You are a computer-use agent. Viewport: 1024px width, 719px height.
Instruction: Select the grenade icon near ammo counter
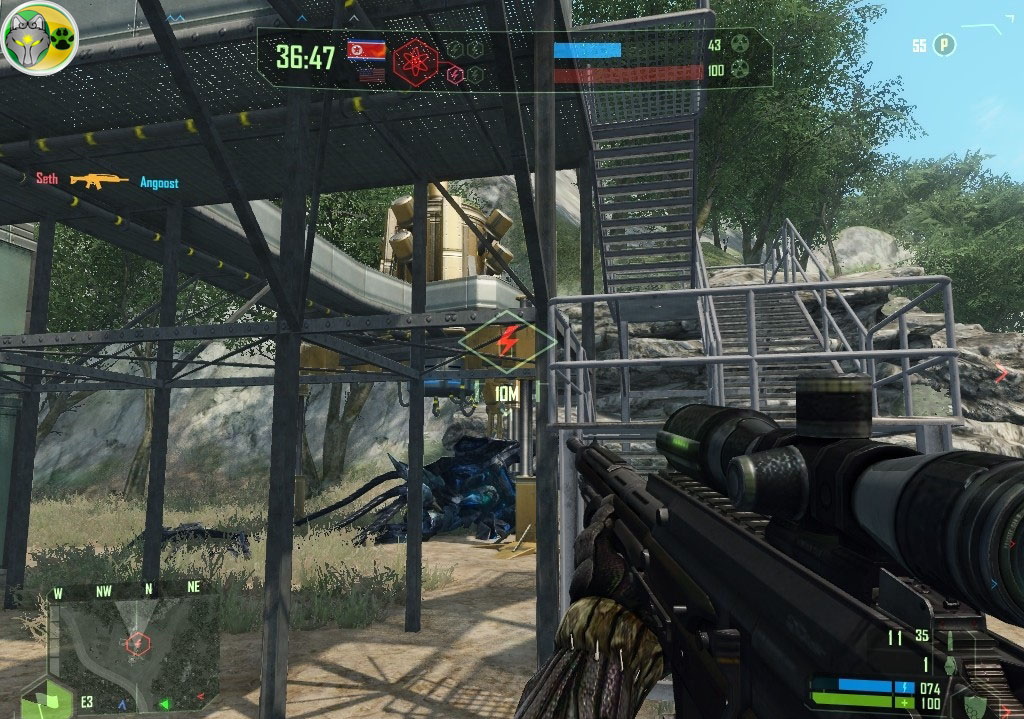coord(949,666)
